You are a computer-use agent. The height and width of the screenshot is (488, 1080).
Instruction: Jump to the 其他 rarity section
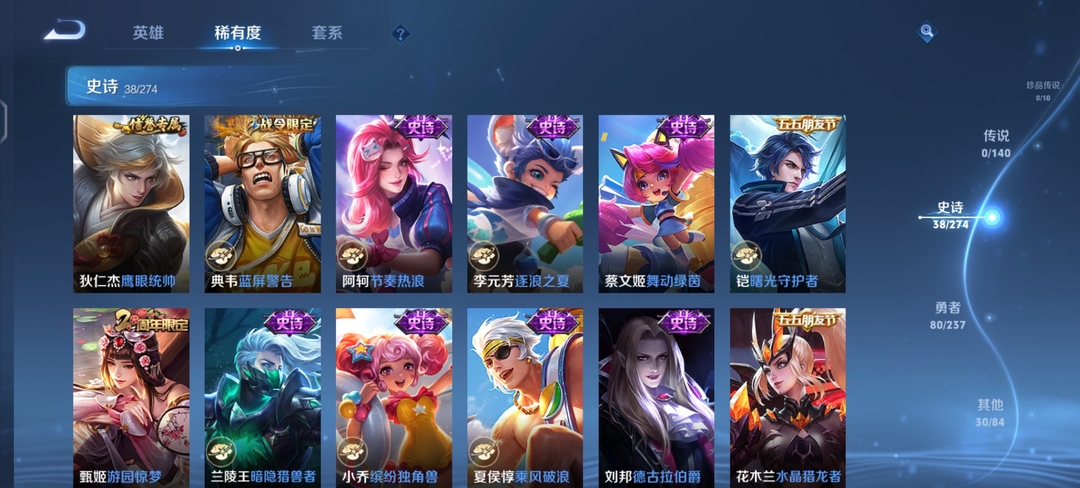[990, 412]
